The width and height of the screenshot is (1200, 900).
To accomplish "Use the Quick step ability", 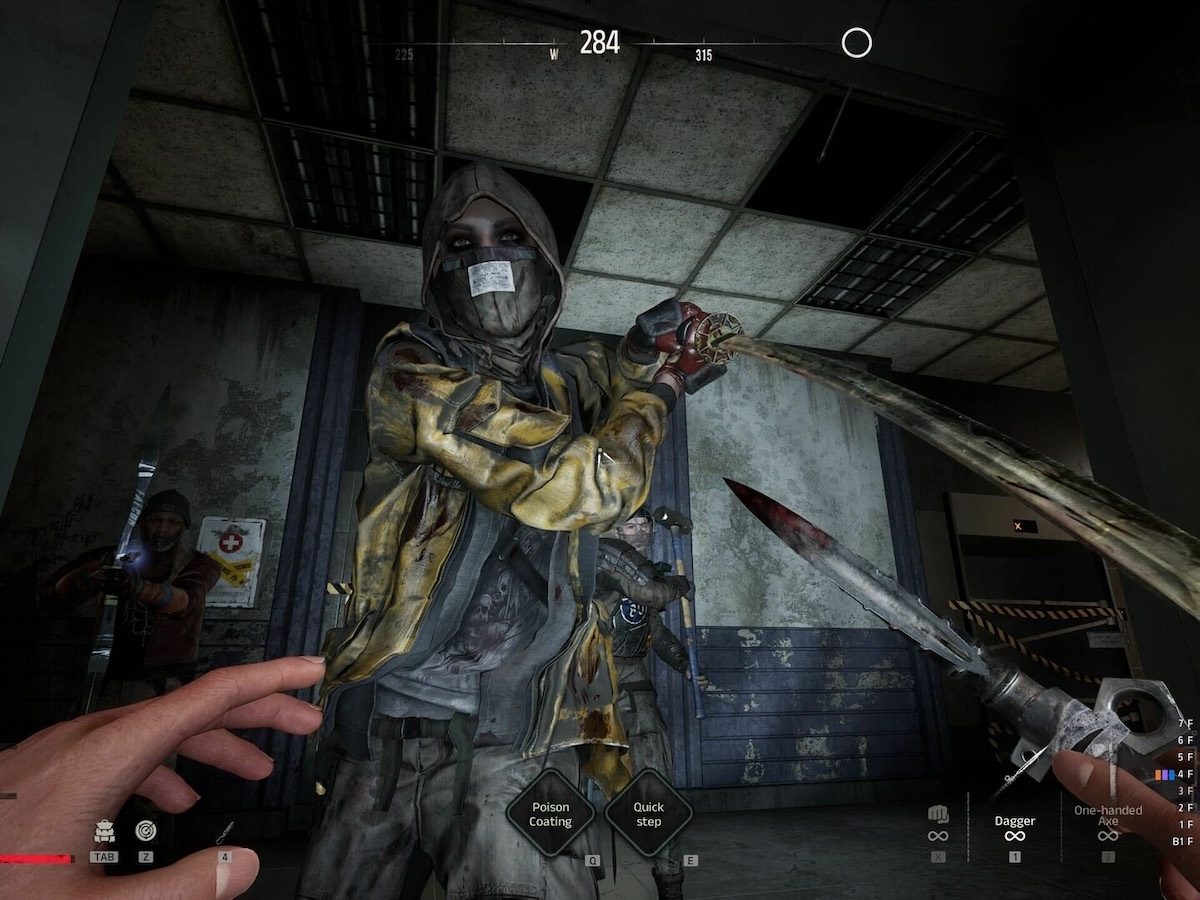I will coord(648,814).
